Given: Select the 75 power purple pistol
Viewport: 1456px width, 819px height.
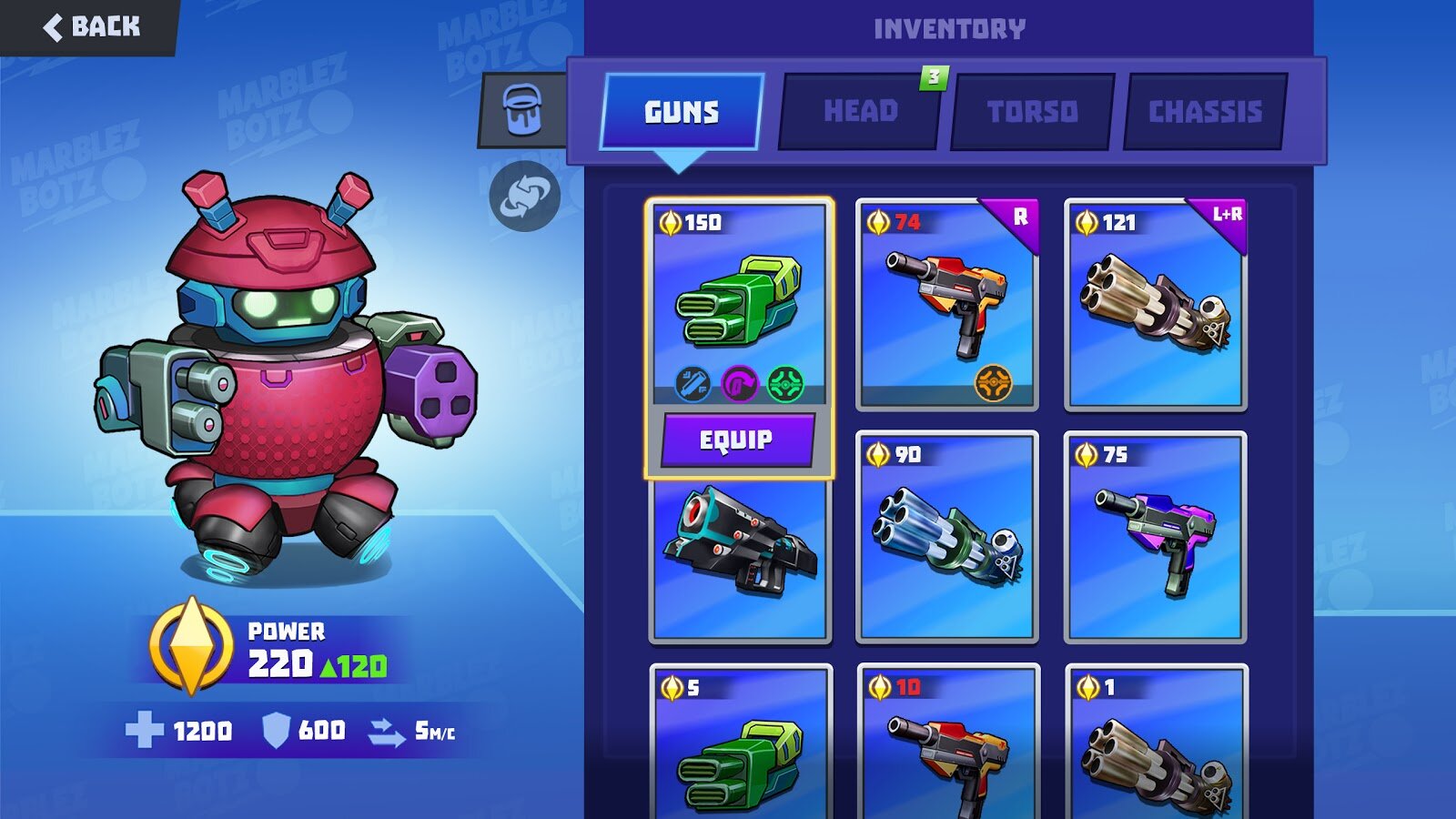Looking at the screenshot, I should click(1155, 537).
